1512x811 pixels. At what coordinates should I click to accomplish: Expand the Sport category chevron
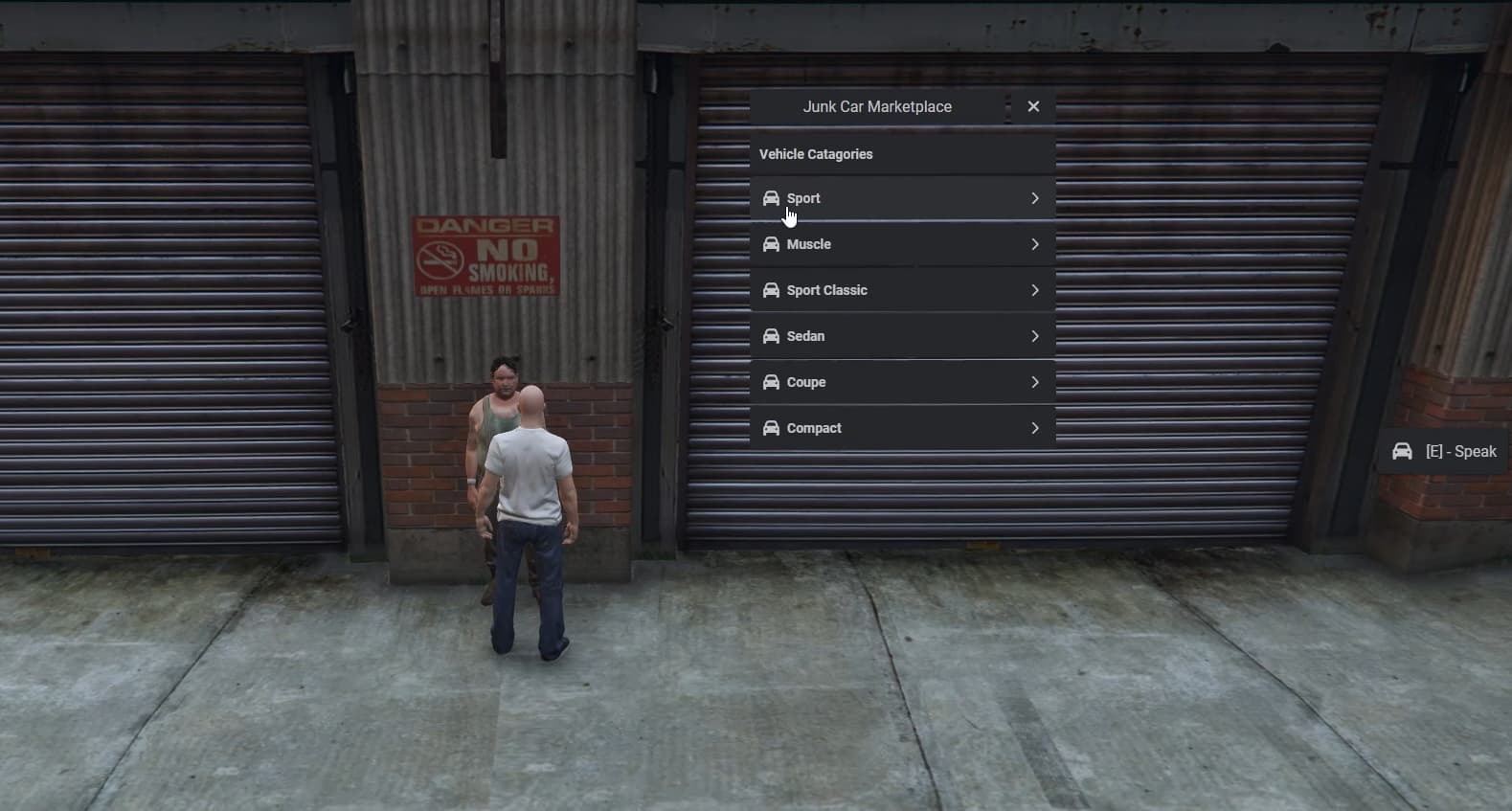click(x=1036, y=198)
